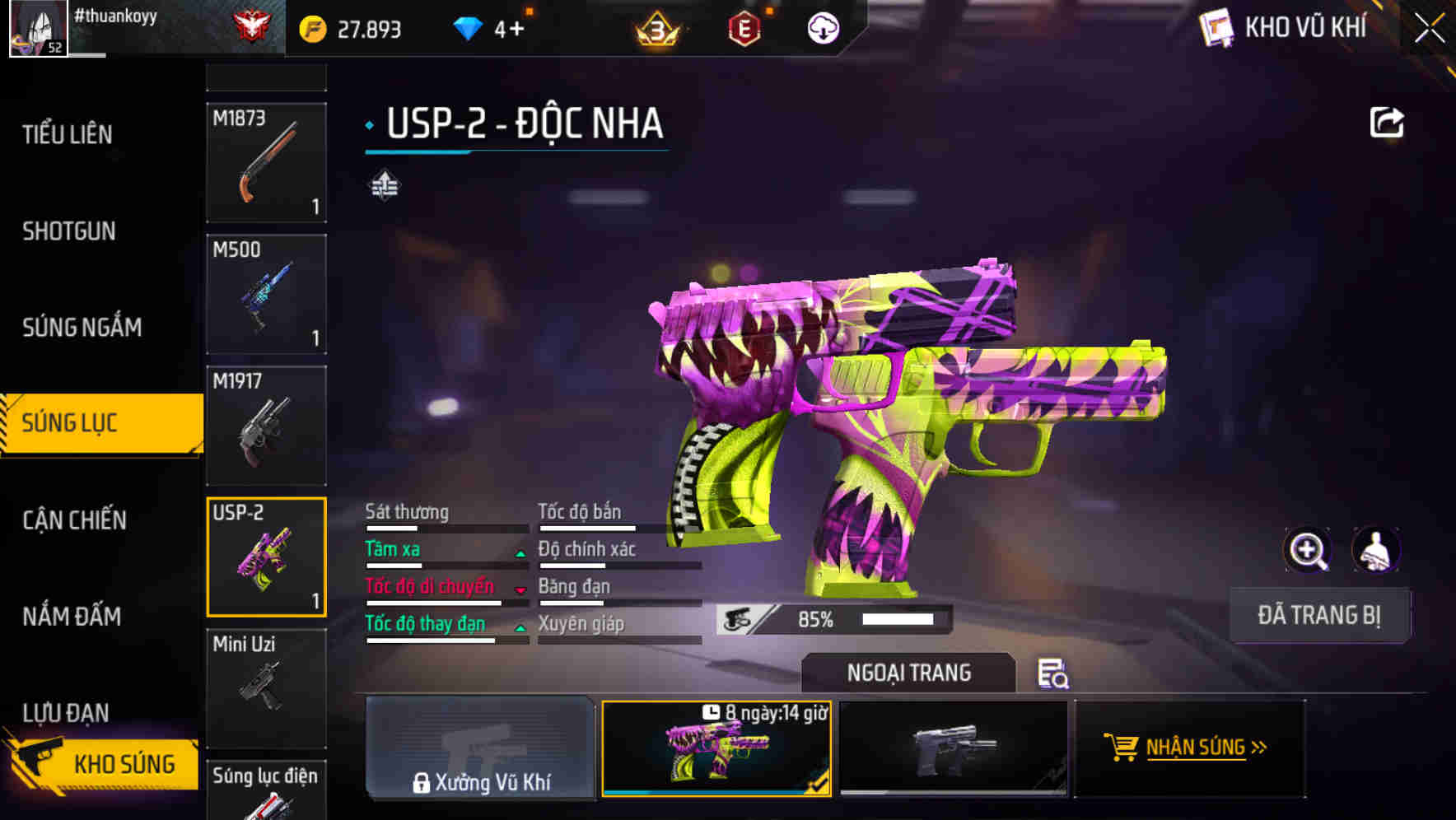Screen dimensions: 1456x820
Task: Toggle the Tầm xa stat upgrade arrow
Action: click(x=520, y=553)
